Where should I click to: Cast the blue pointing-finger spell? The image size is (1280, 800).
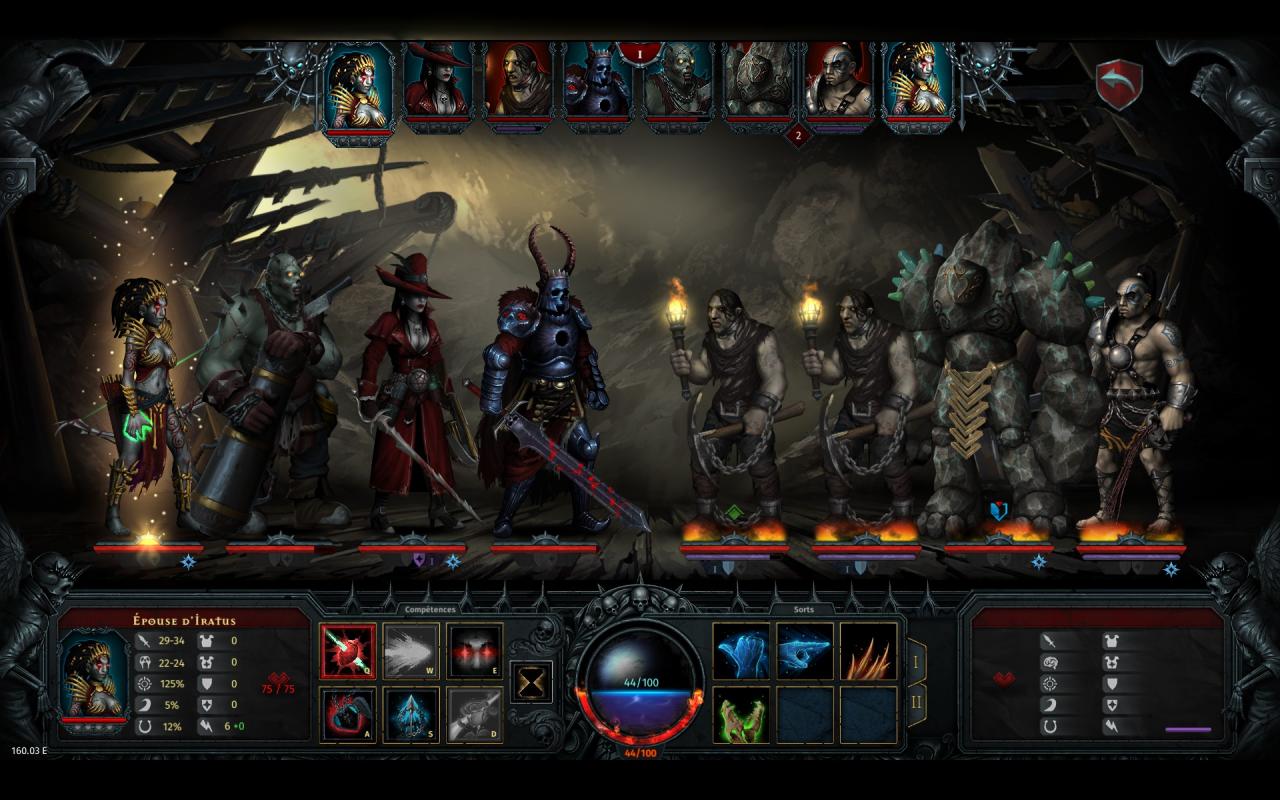coord(805,651)
